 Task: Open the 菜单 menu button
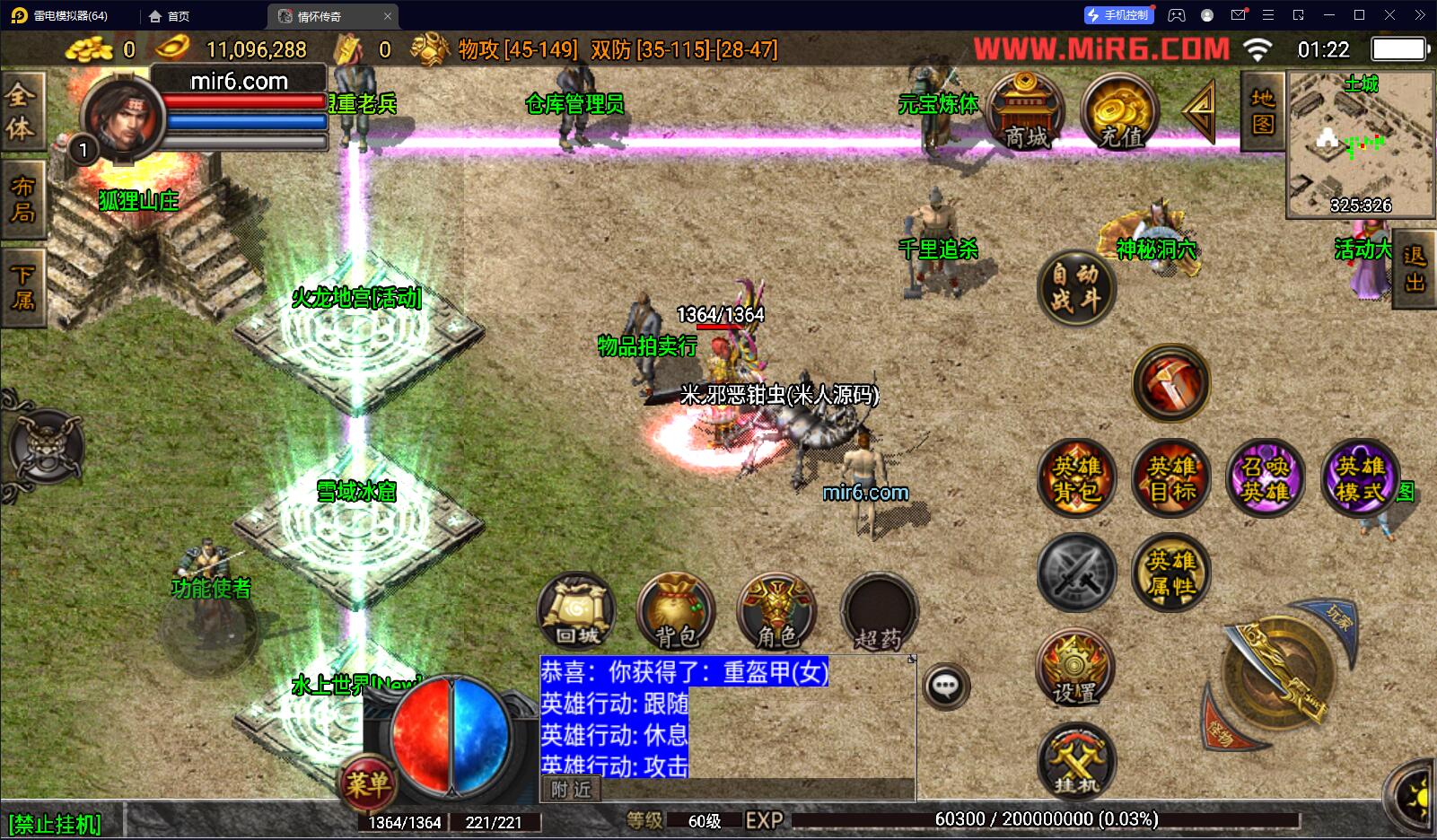coord(366,784)
